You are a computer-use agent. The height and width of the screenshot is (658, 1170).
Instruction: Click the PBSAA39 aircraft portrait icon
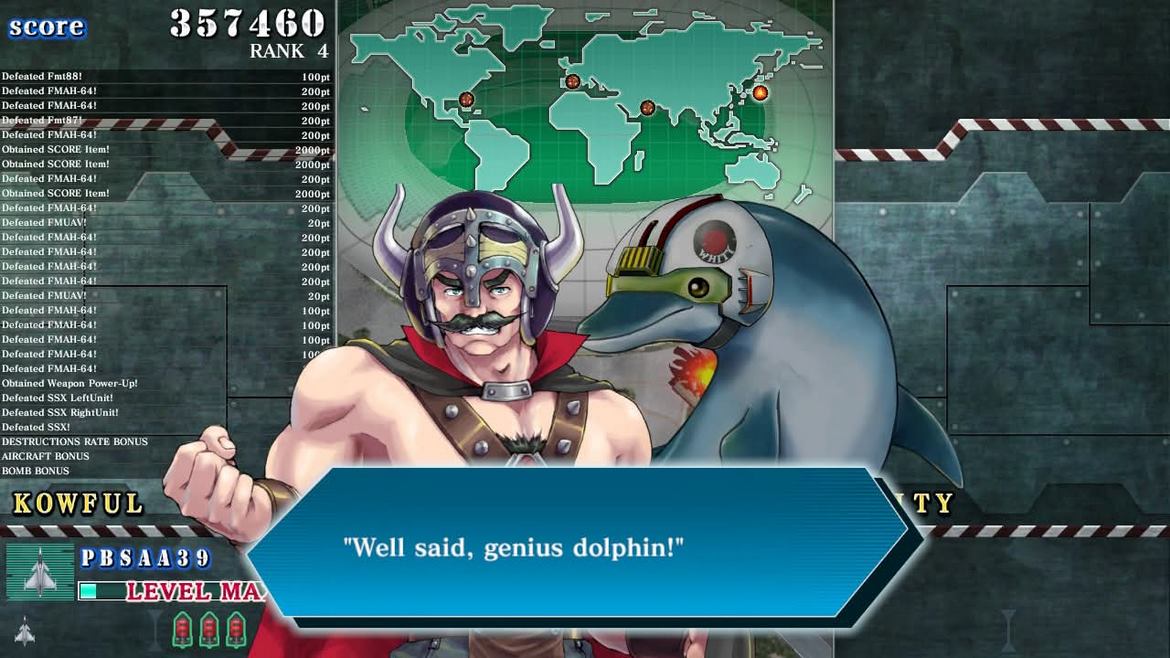(40, 571)
